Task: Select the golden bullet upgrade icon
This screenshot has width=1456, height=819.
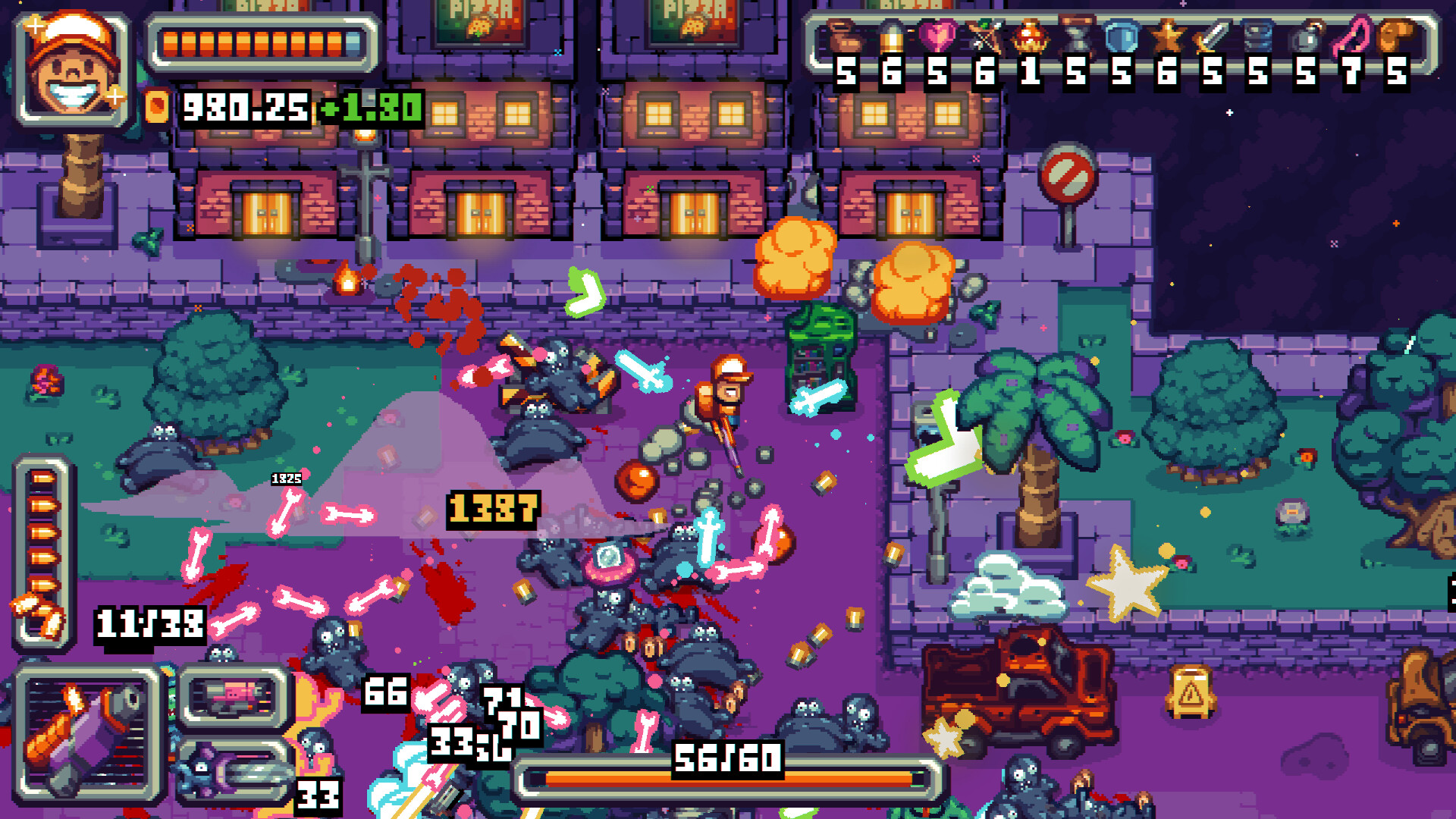Action: coord(892,36)
